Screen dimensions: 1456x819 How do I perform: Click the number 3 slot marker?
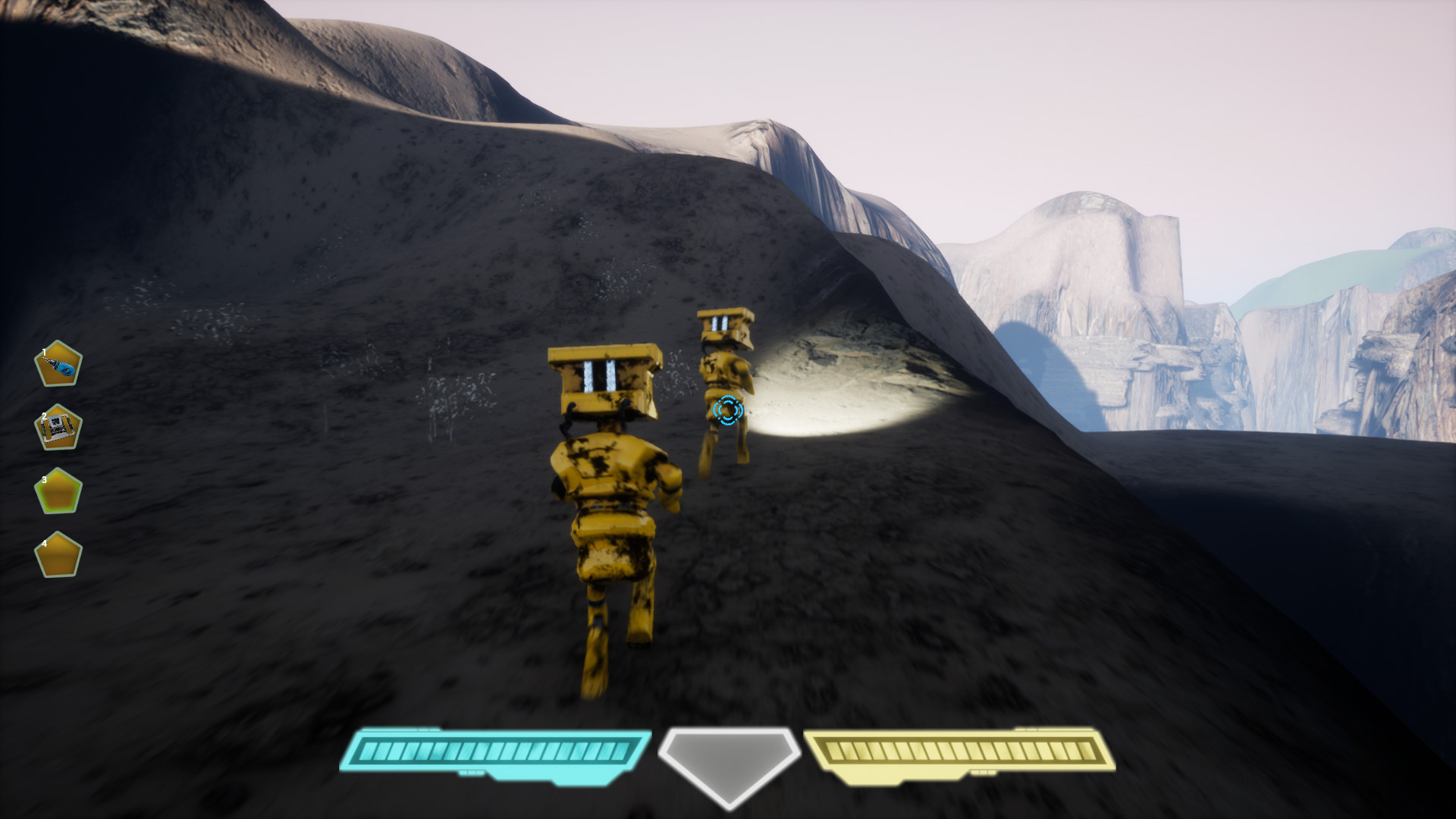pyautogui.click(x=45, y=478)
